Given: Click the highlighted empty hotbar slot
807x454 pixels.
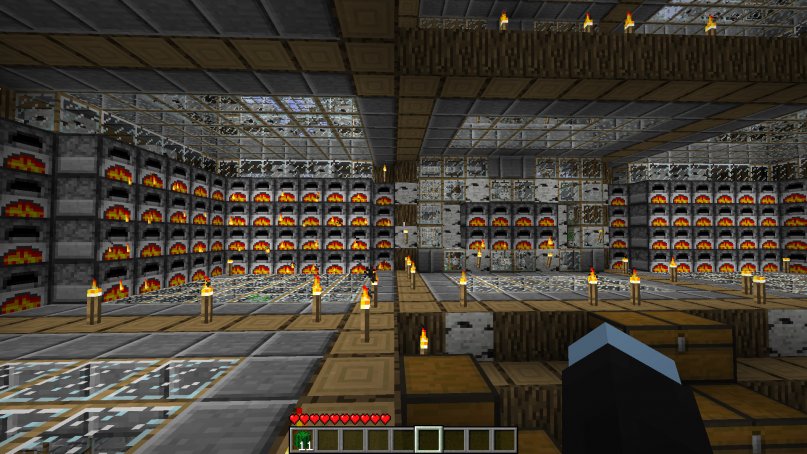Looking at the screenshot, I should (429, 440).
